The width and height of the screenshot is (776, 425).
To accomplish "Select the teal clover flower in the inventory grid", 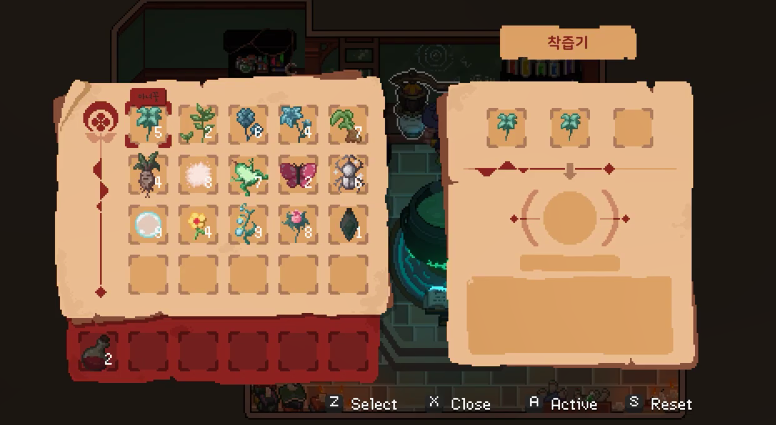I will pos(148,124).
